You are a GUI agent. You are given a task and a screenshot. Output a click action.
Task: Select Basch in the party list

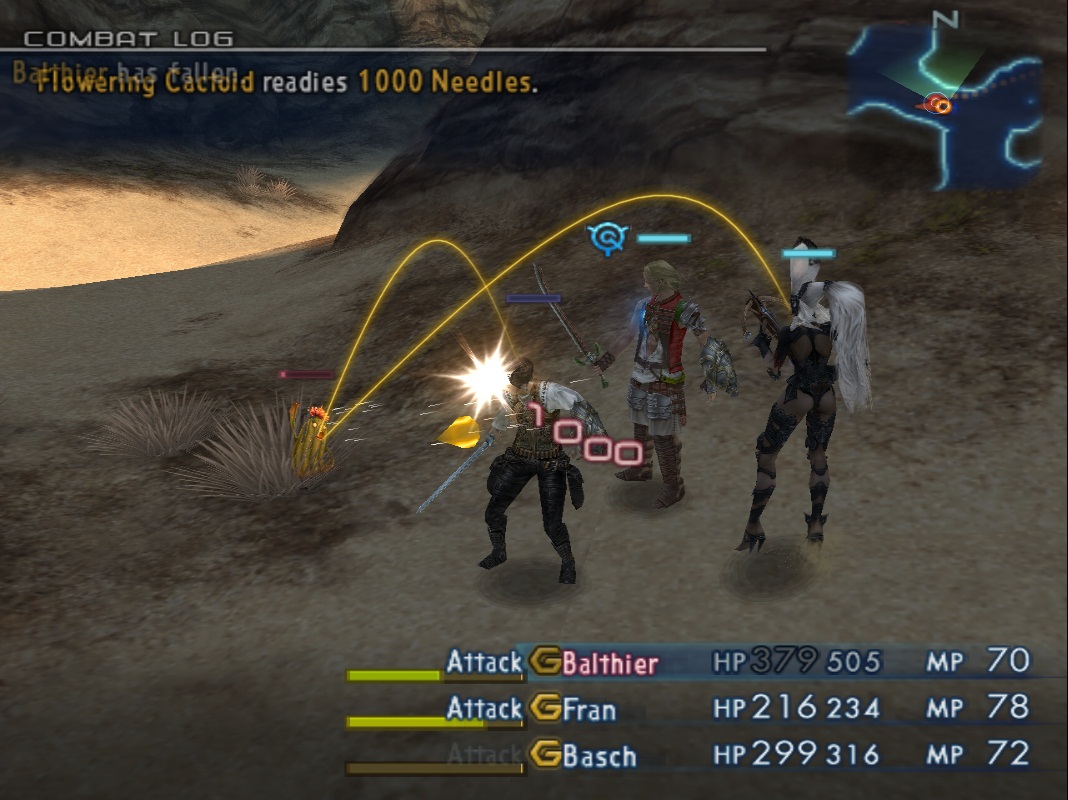599,755
